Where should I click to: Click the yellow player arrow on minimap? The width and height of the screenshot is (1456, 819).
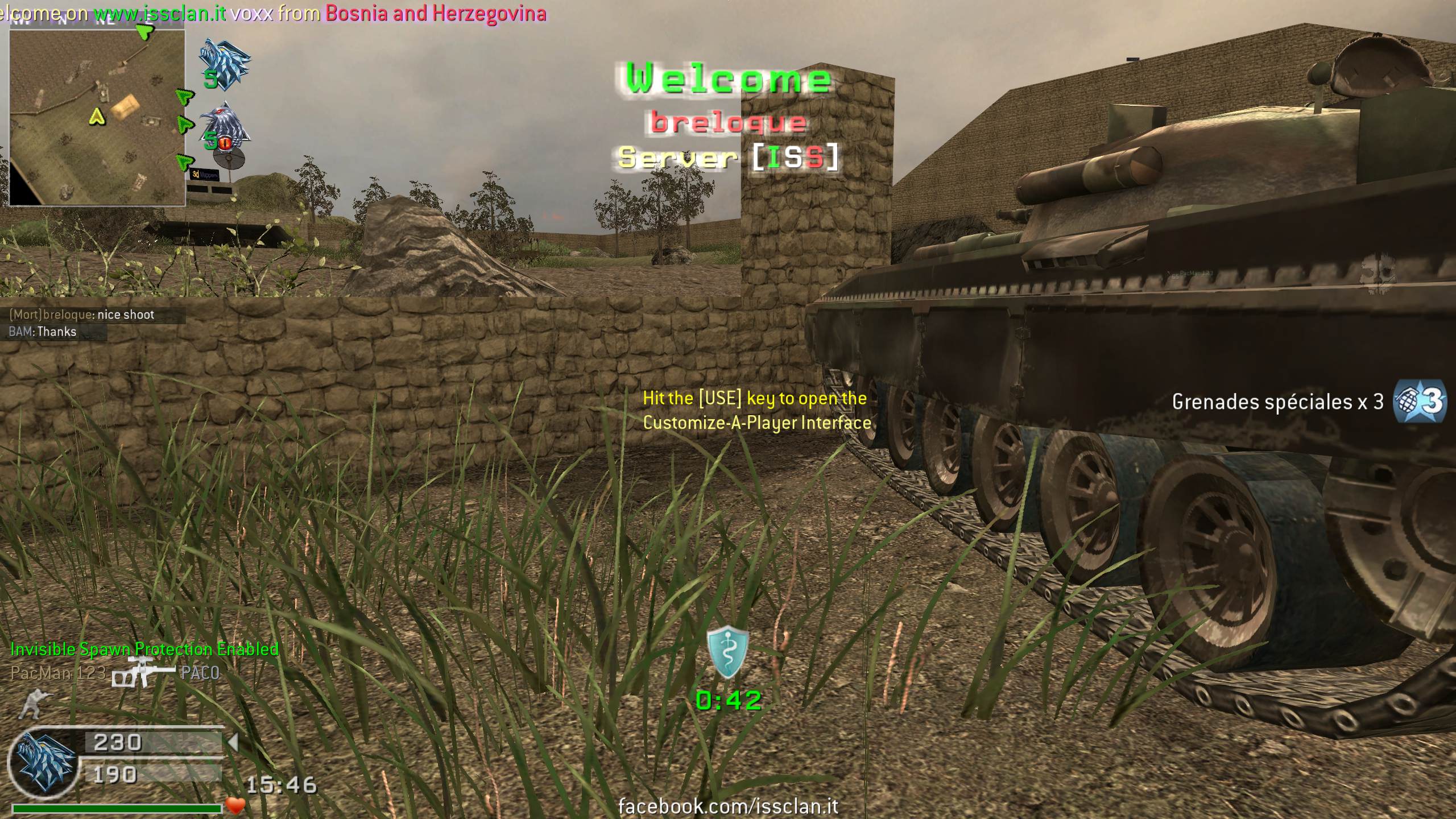coord(98,117)
